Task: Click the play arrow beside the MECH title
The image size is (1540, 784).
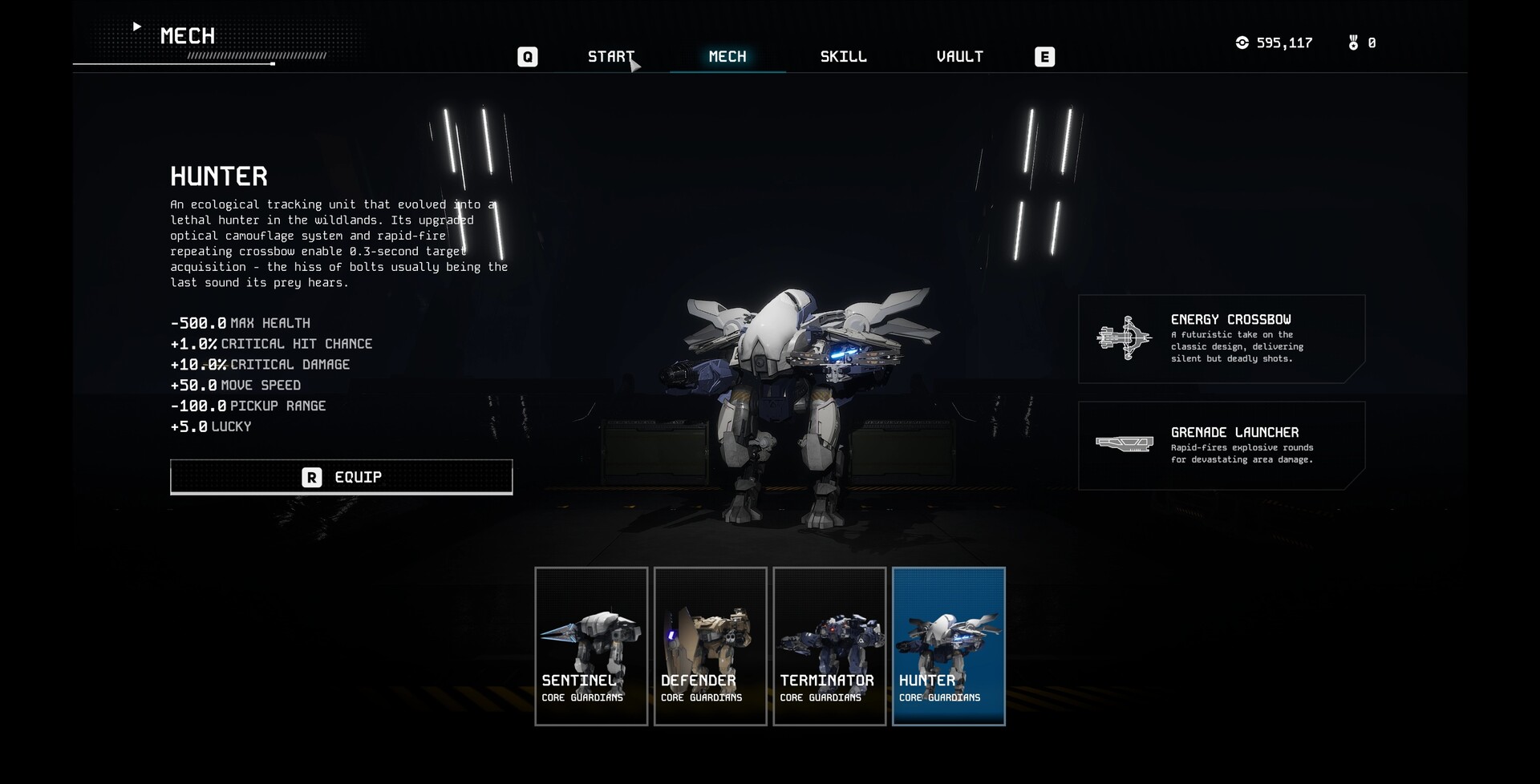Action: 136,26
